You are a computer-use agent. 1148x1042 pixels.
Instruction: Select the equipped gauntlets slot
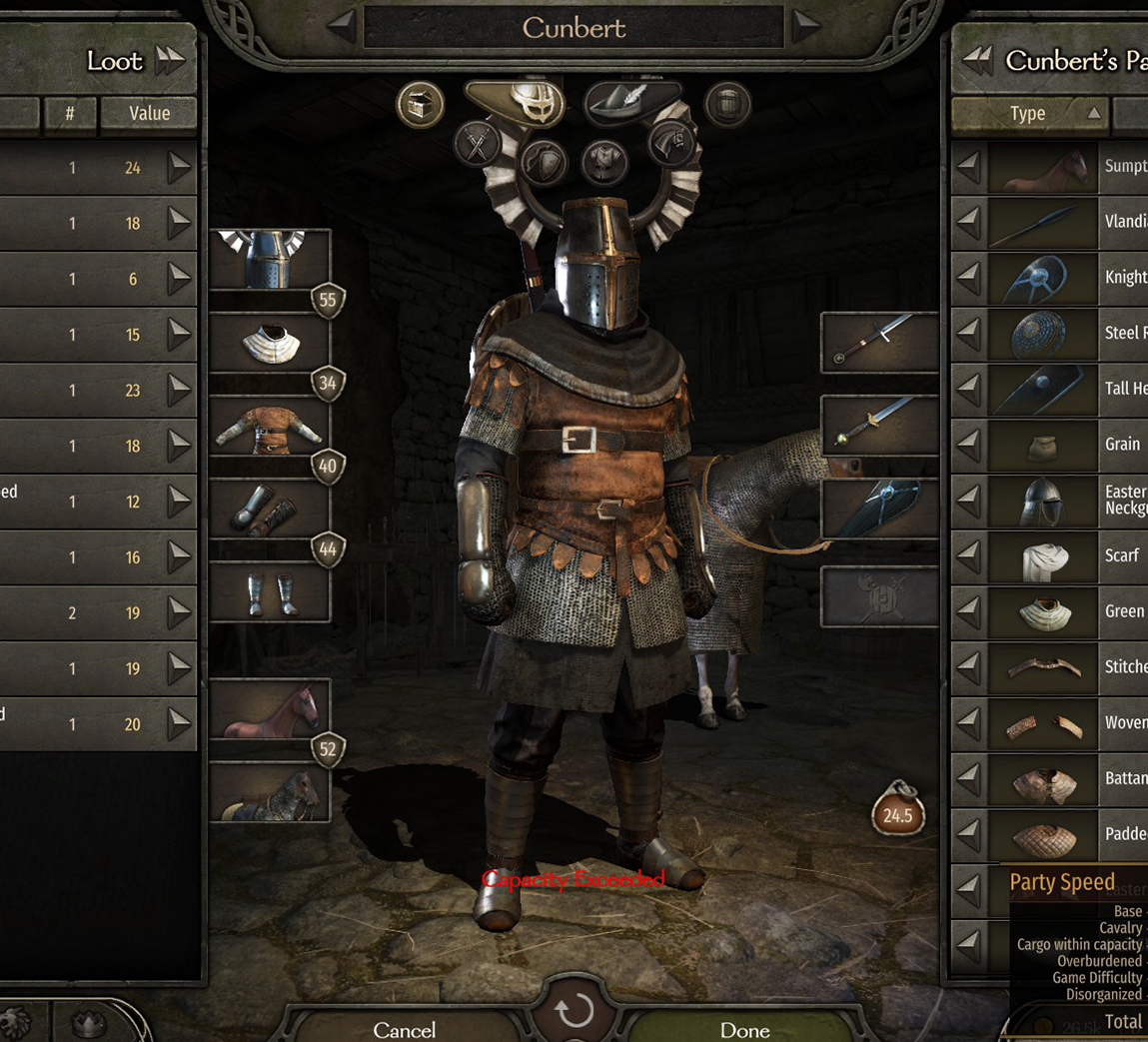click(270, 509)
